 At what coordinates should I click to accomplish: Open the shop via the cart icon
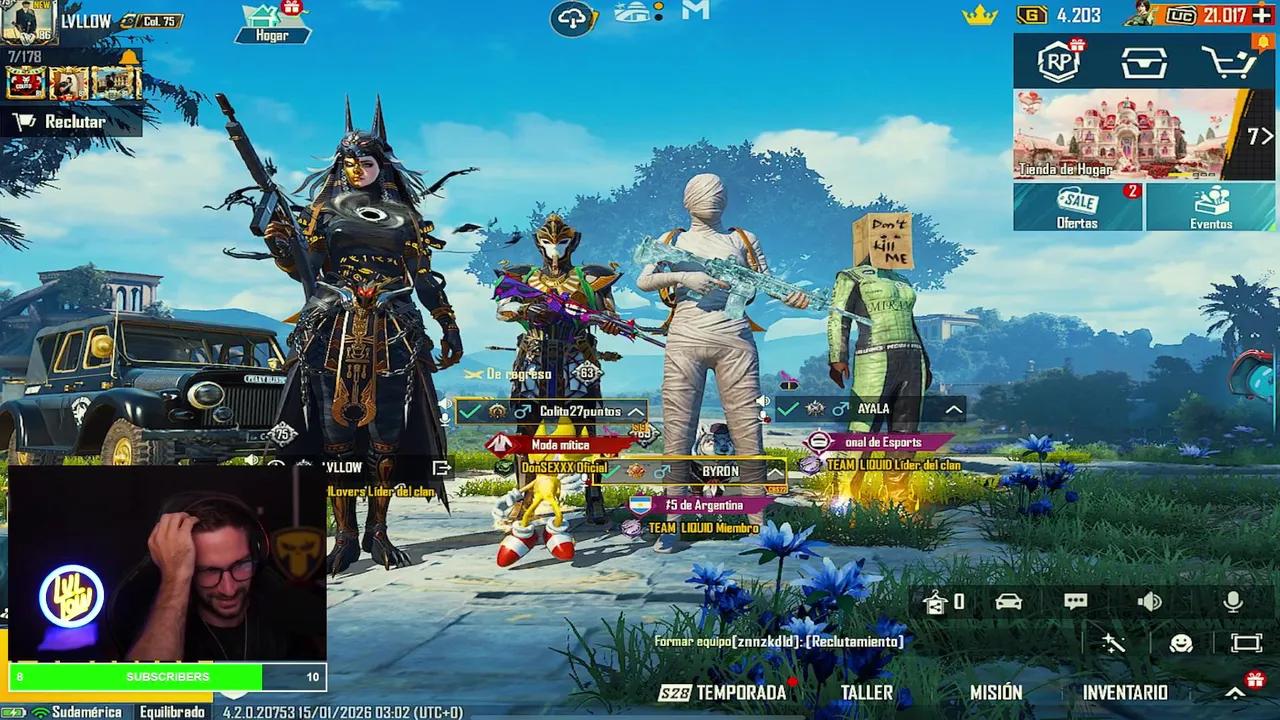(1228, 61)
